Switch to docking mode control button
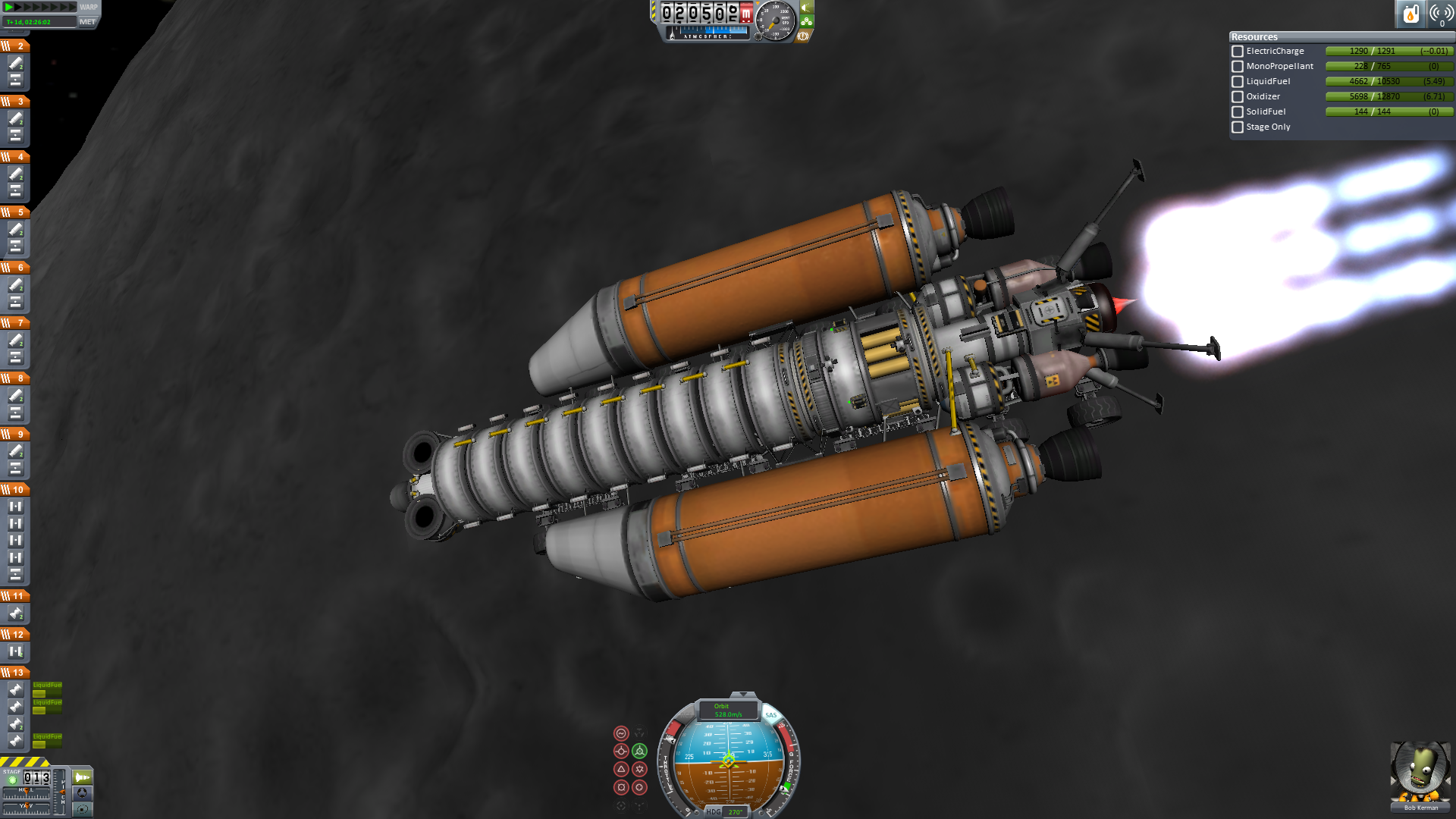The width and height of the screenshot is (1456, 819). (82, 793)
